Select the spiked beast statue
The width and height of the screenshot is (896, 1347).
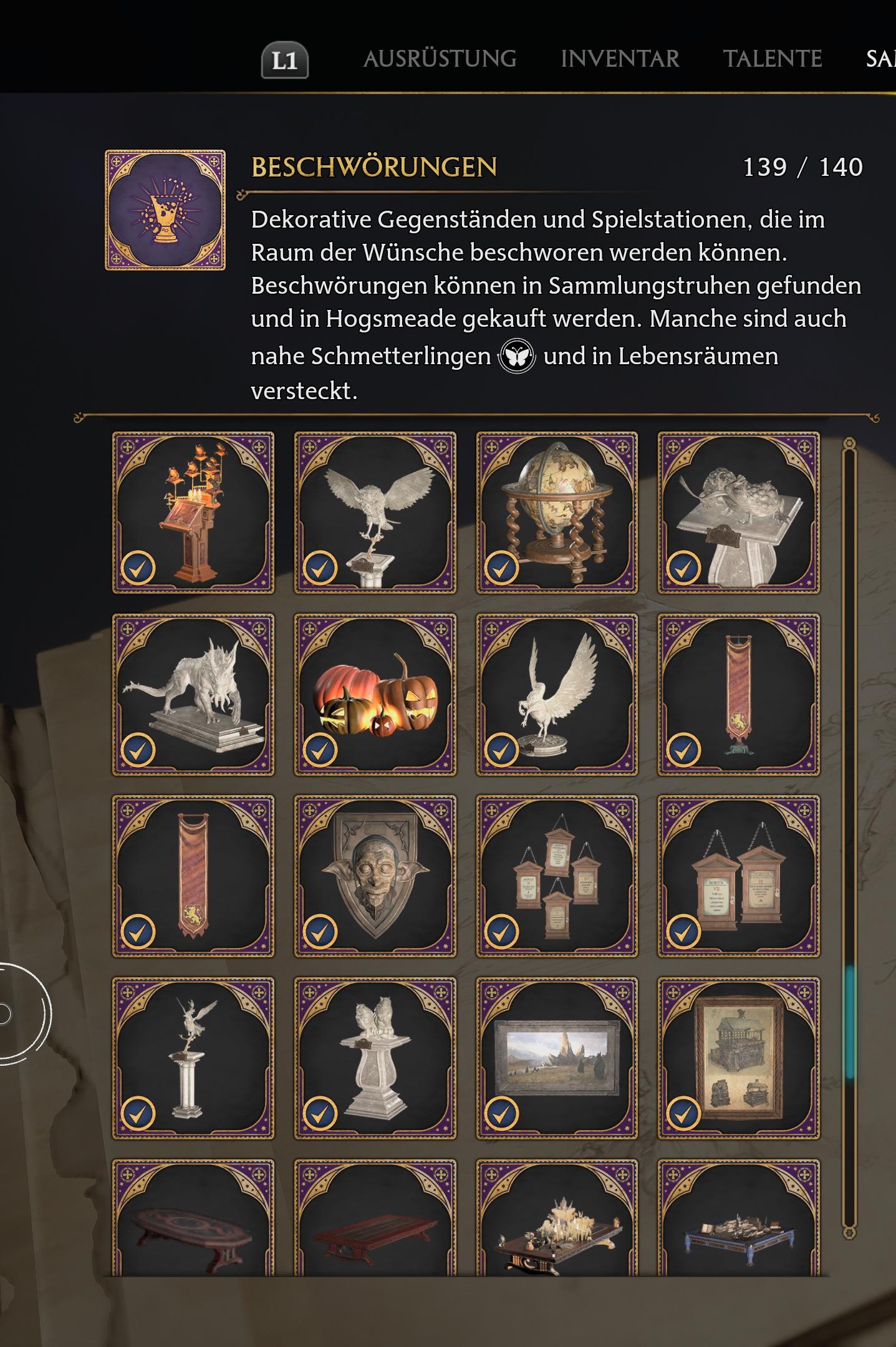[x=193, y=694]
